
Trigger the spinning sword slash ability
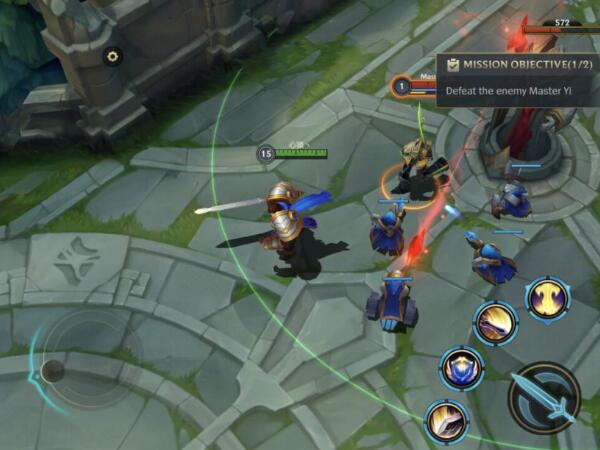[495, 323]
